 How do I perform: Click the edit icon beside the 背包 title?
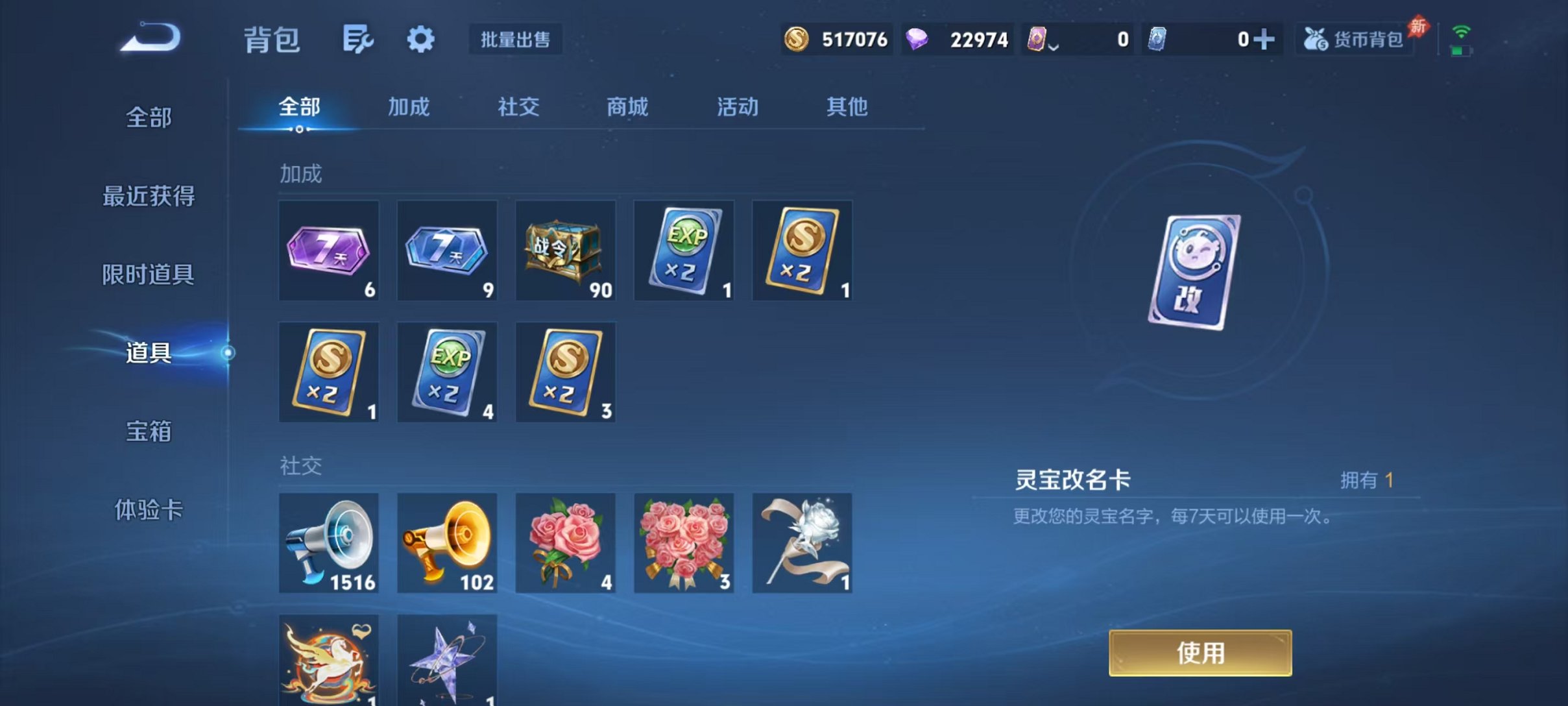pos(357,39)
